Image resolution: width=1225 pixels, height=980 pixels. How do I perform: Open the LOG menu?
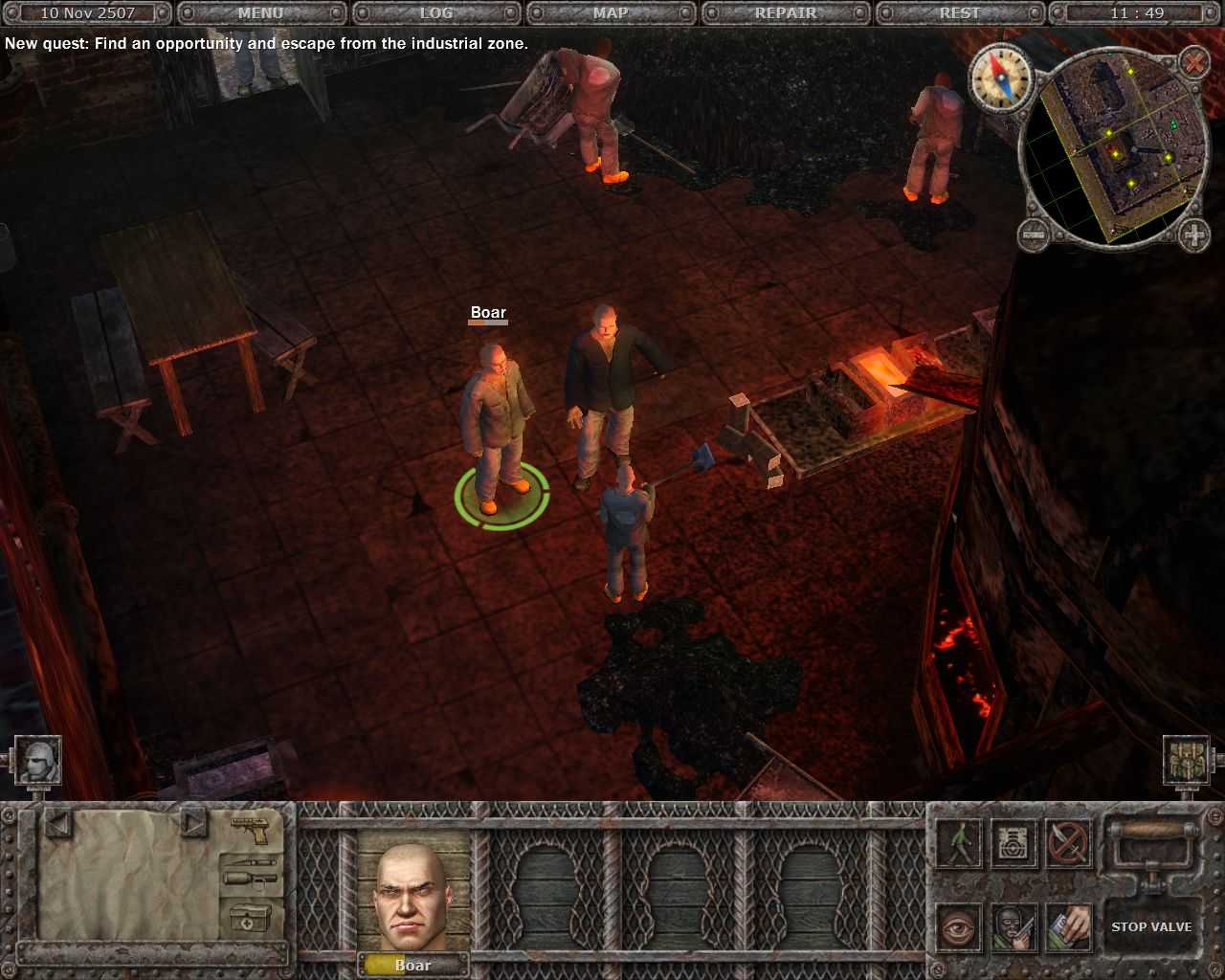click(x=435, y=12)
